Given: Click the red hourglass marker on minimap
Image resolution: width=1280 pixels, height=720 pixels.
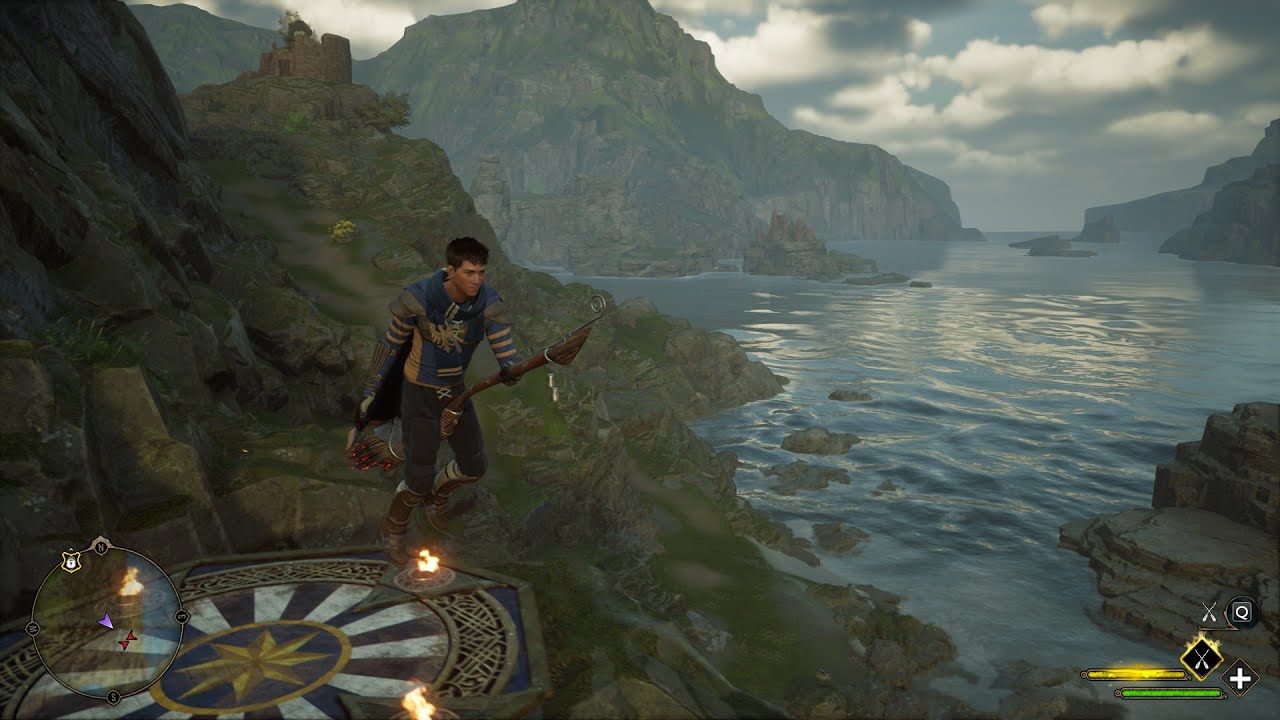Looking at the screenshot, I should pos(127,641).
